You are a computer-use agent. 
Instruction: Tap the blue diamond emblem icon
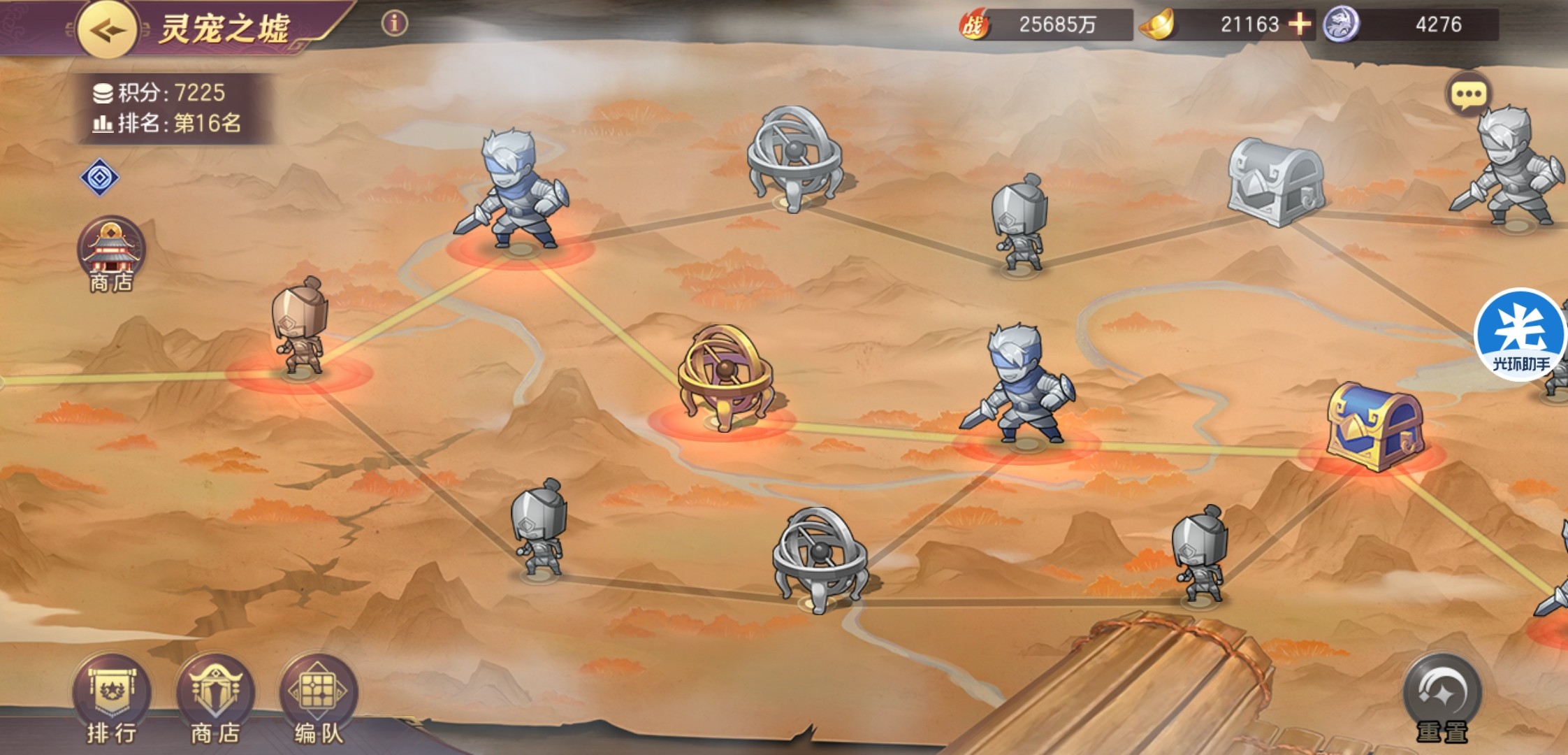[x=99, y=178]
